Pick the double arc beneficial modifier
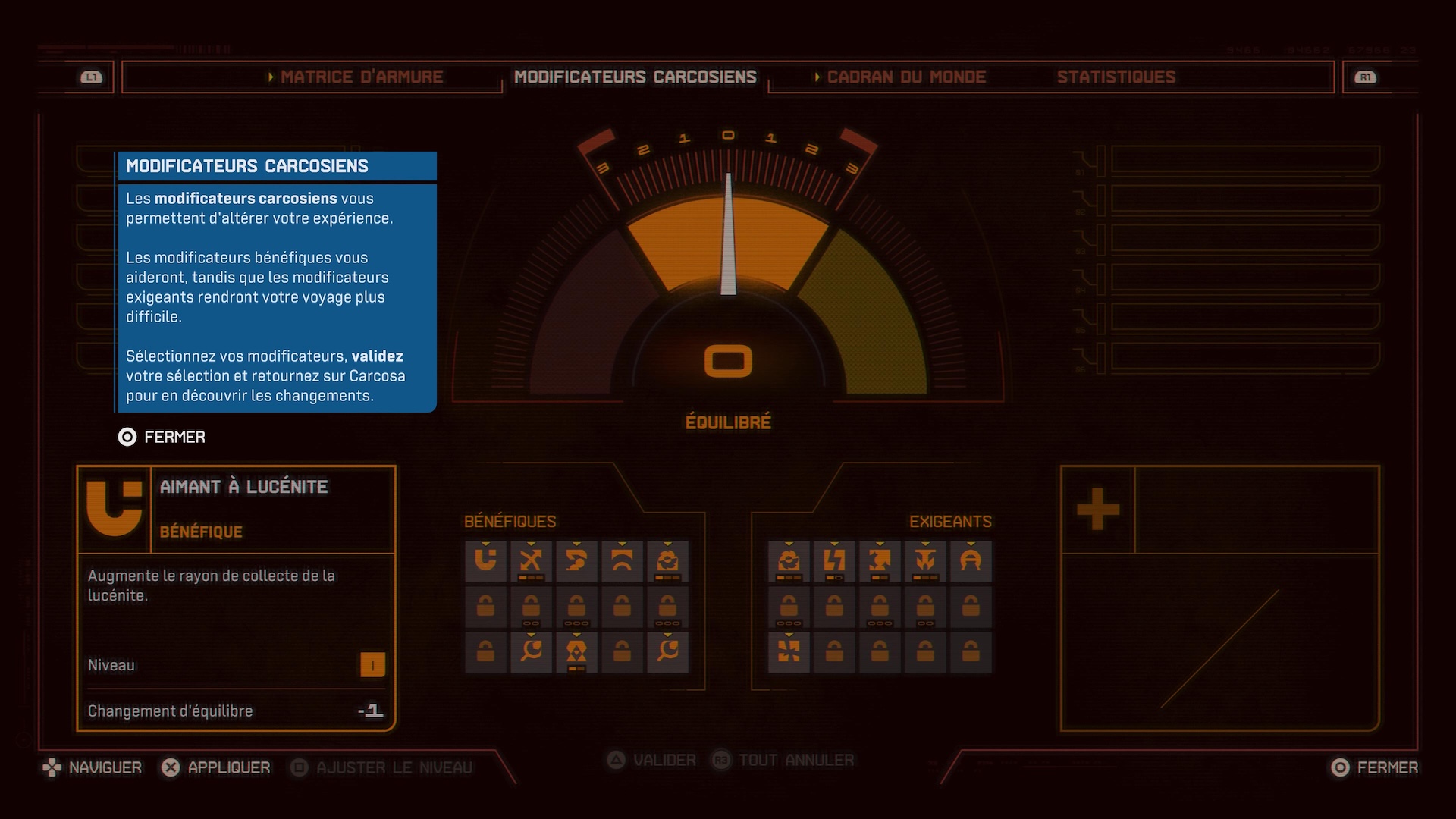The height and width of the screenshot is (819, 1456). pos(622,561)
